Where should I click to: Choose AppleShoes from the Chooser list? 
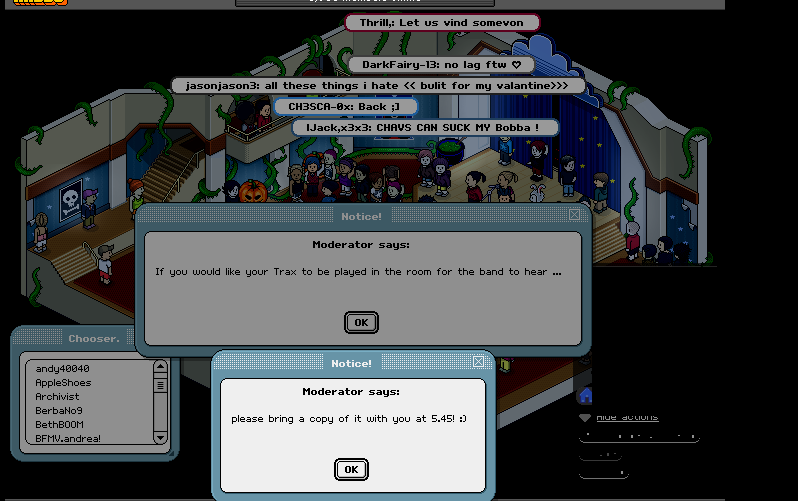[x=63, y=382]
